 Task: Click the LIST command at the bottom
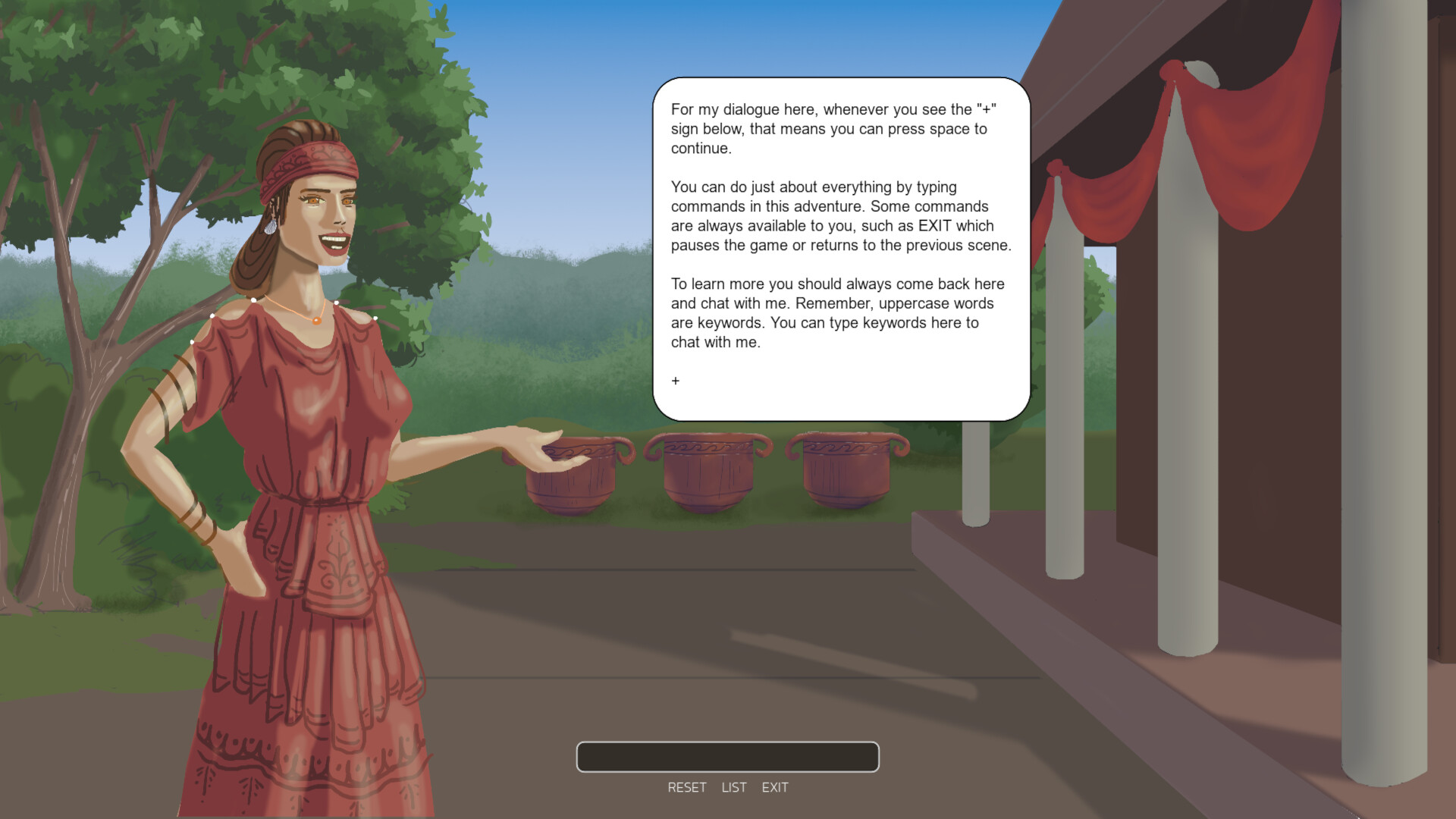pos(733,787)
